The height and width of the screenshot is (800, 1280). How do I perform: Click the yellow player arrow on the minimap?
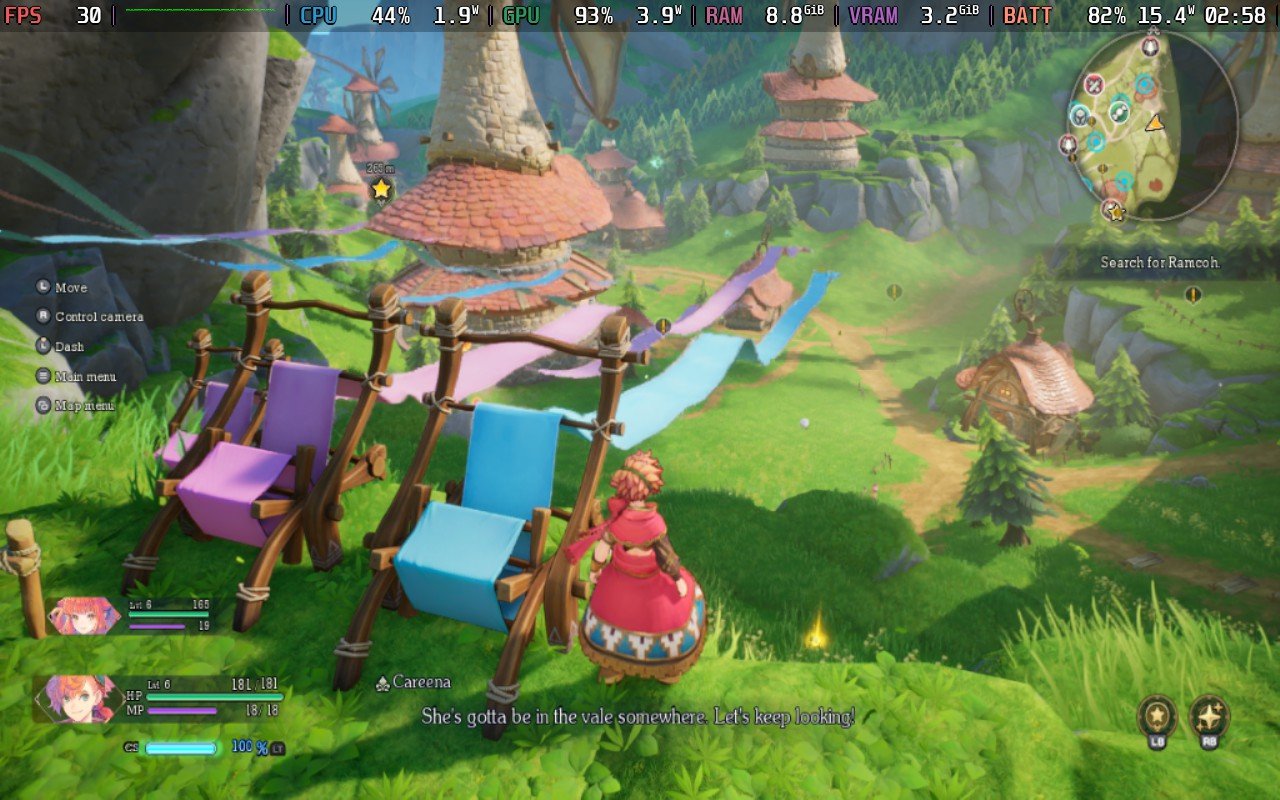pos(1156,124)
